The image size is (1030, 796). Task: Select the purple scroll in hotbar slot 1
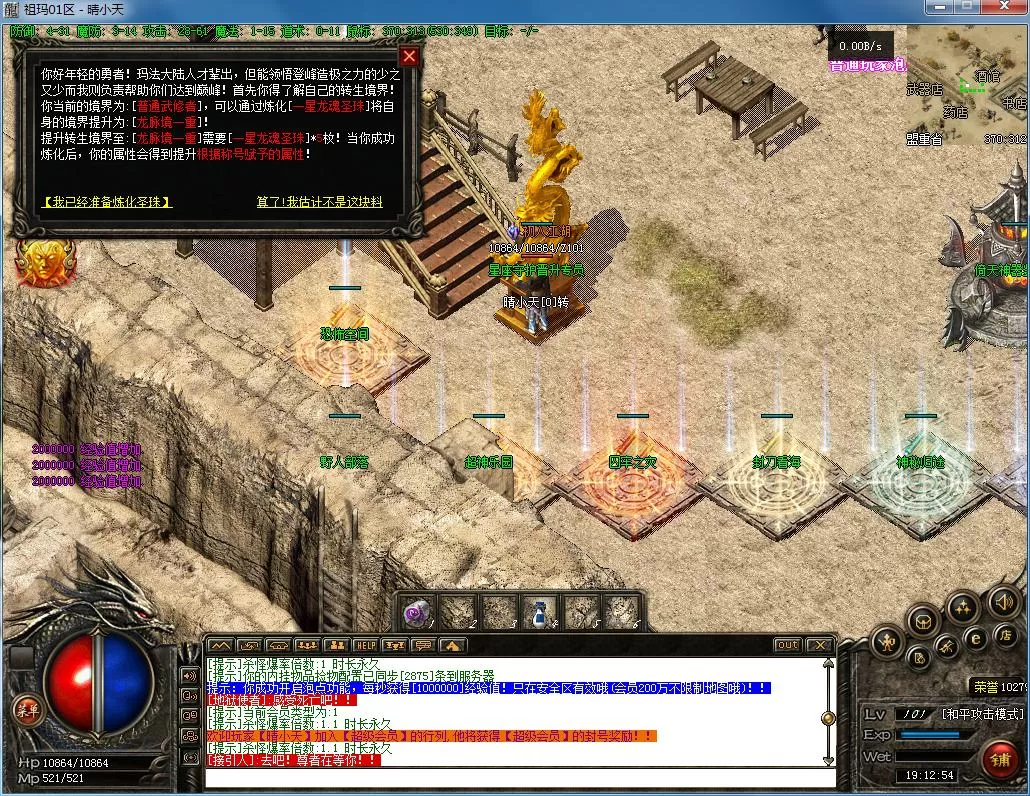[416, 612]
